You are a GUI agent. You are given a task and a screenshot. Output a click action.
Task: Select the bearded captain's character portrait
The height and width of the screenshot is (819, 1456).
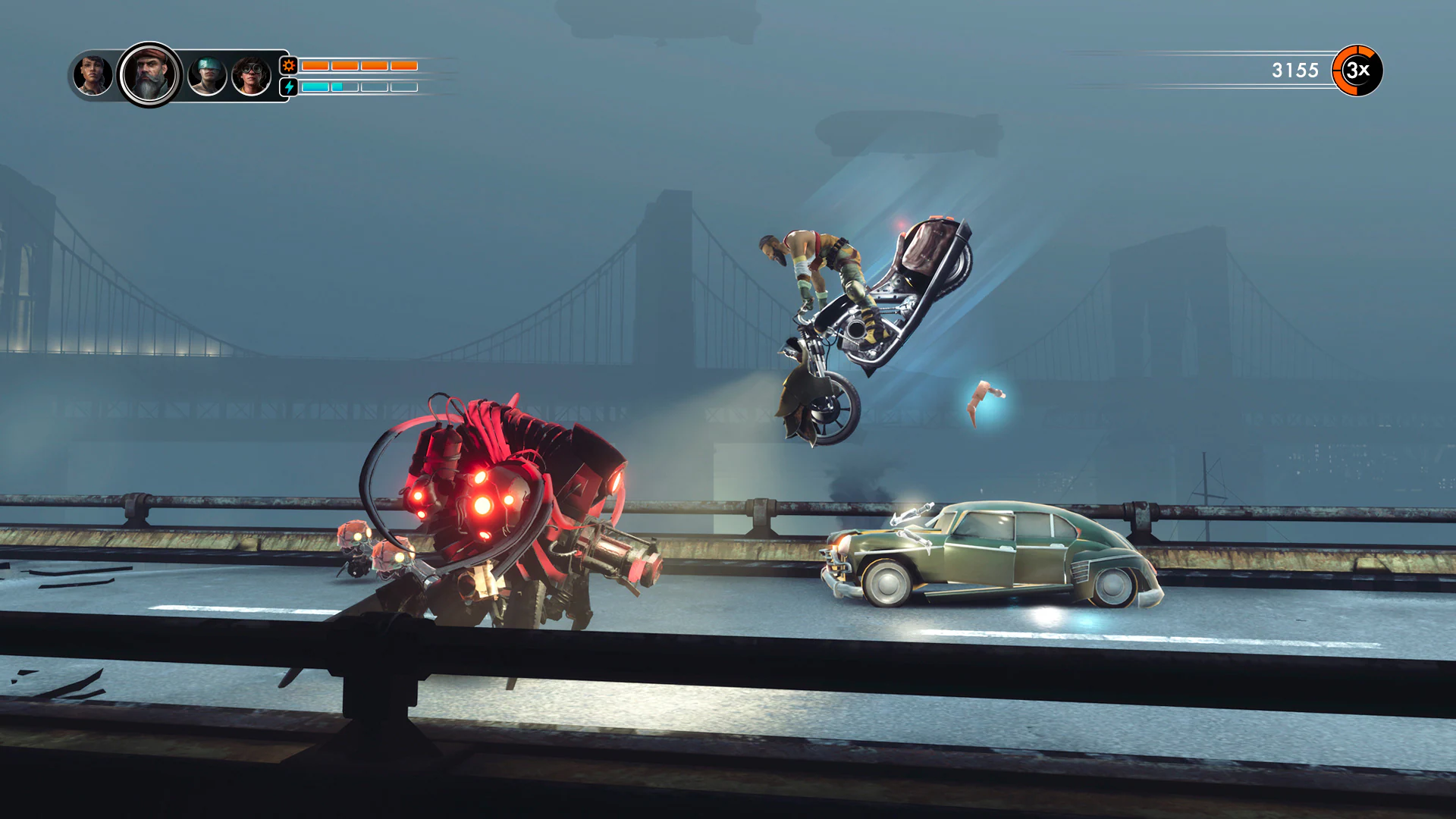[149, 74]
